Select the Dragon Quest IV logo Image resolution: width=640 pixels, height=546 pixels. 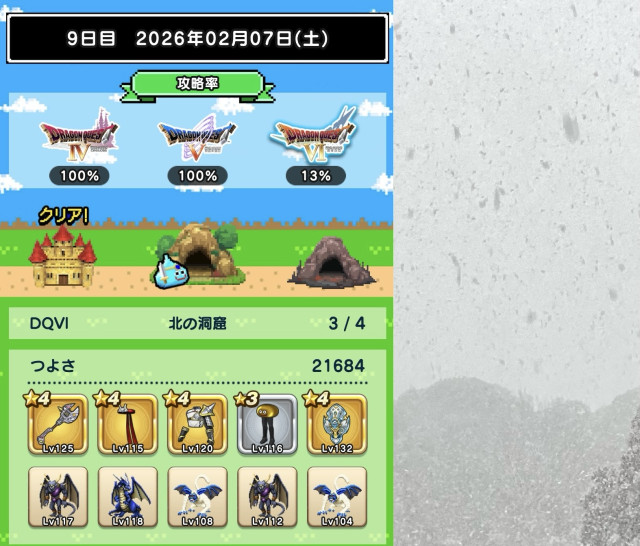(x=77, y=139)
